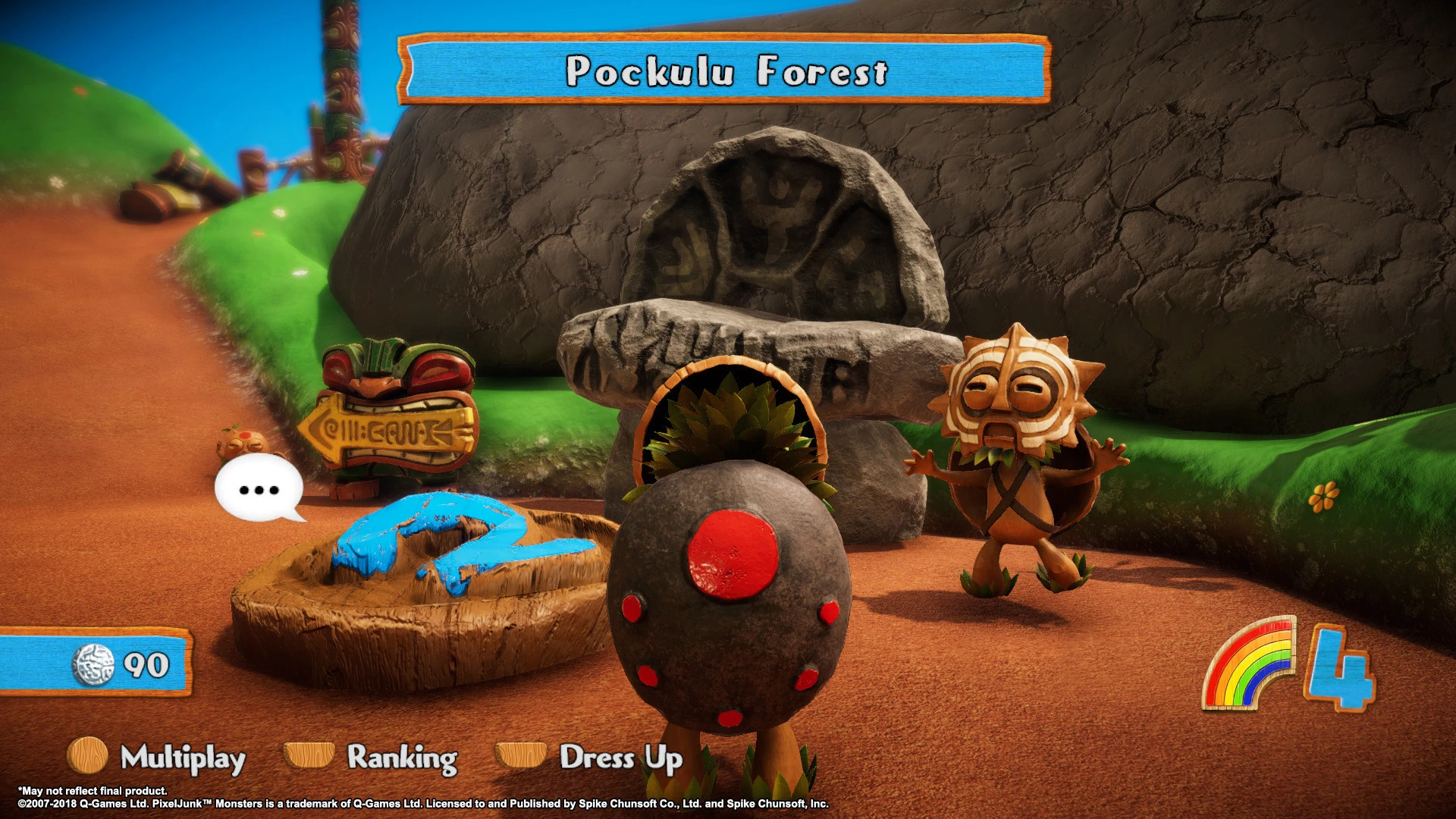1456x819 pixels.
Task: Click the wooden Multiplay button icon
Action: click(86, 758)
